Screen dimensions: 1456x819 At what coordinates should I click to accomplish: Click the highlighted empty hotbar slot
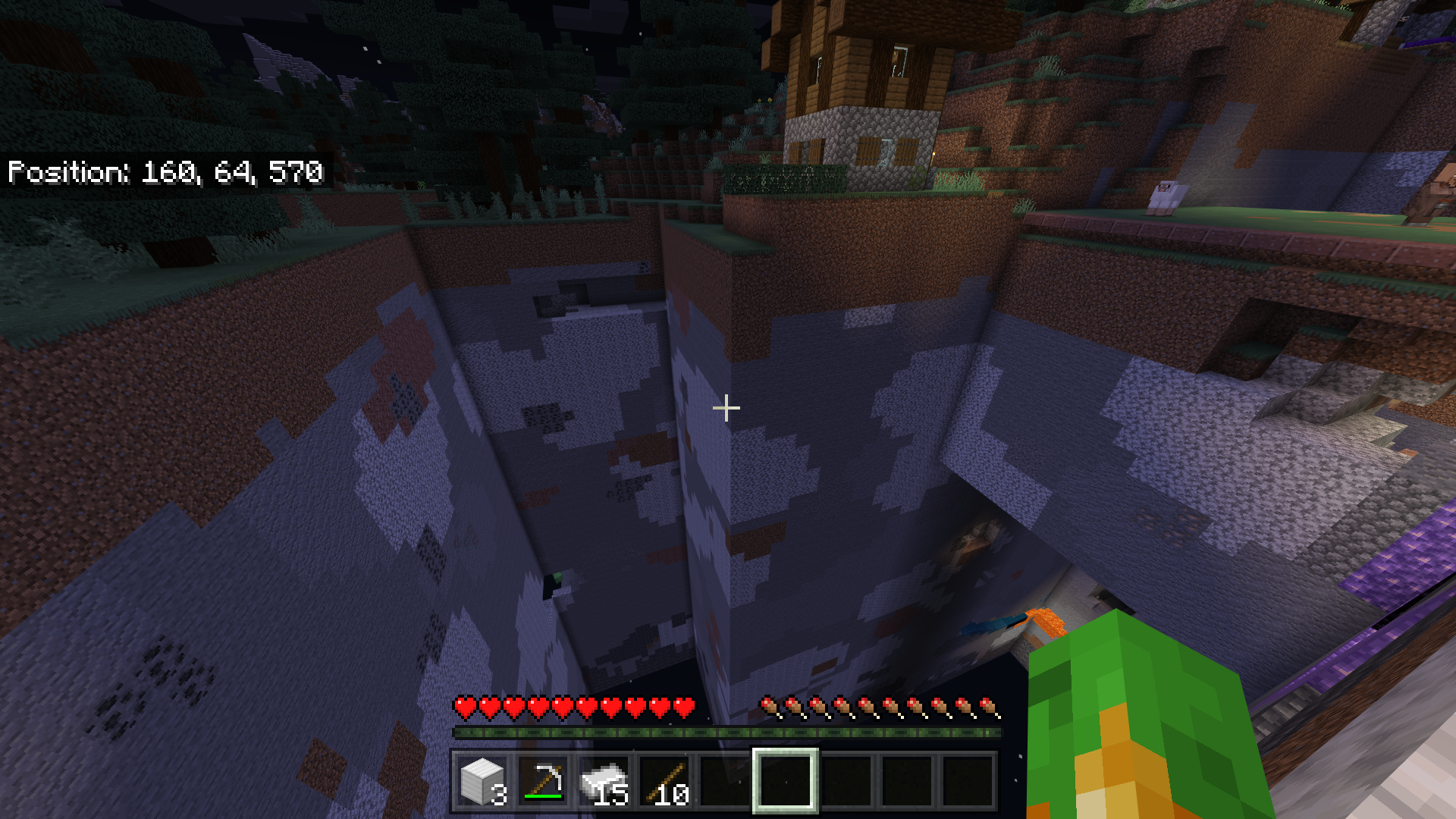(x=785, y=781)
